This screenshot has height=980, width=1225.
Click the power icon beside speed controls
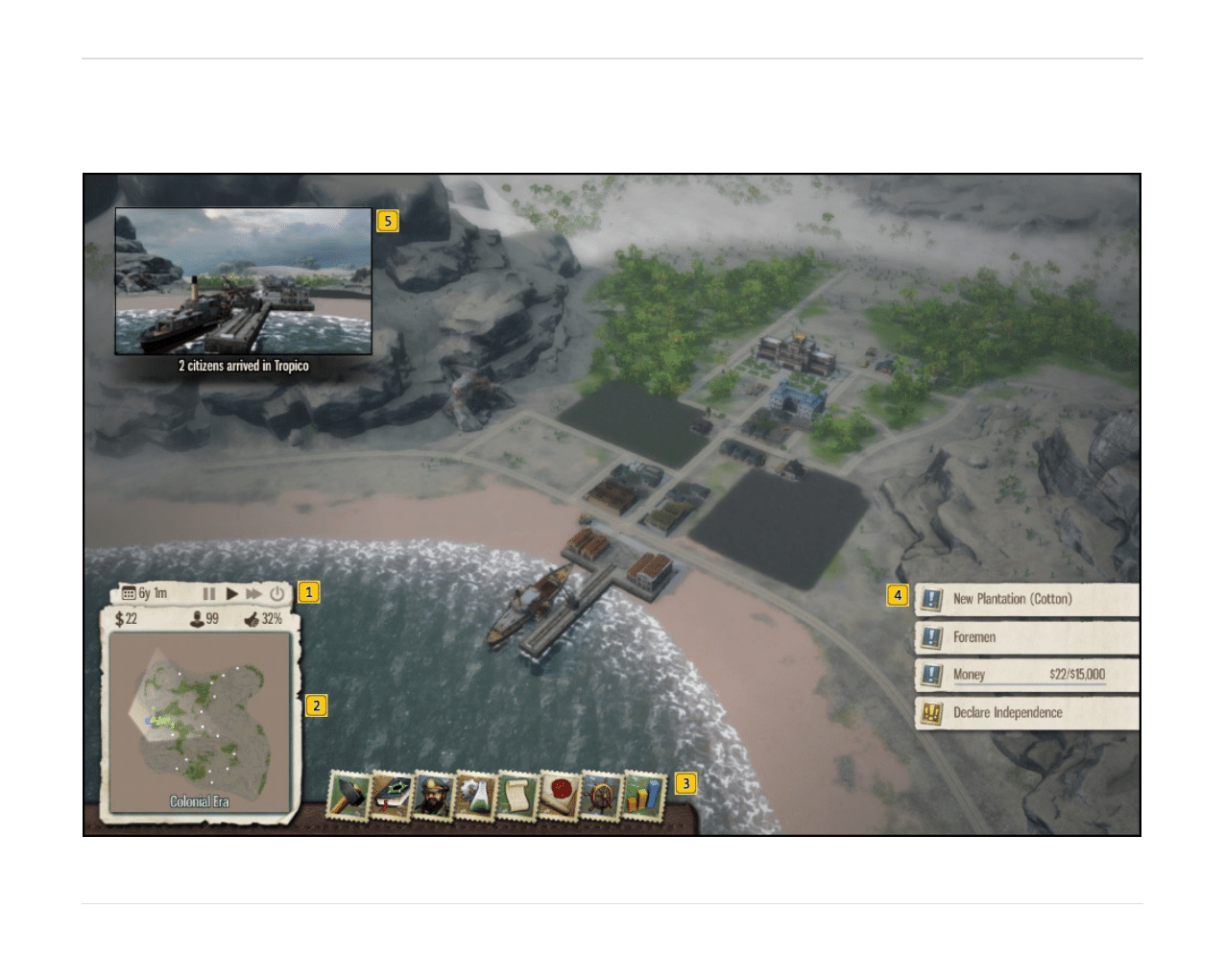(276, 594)
